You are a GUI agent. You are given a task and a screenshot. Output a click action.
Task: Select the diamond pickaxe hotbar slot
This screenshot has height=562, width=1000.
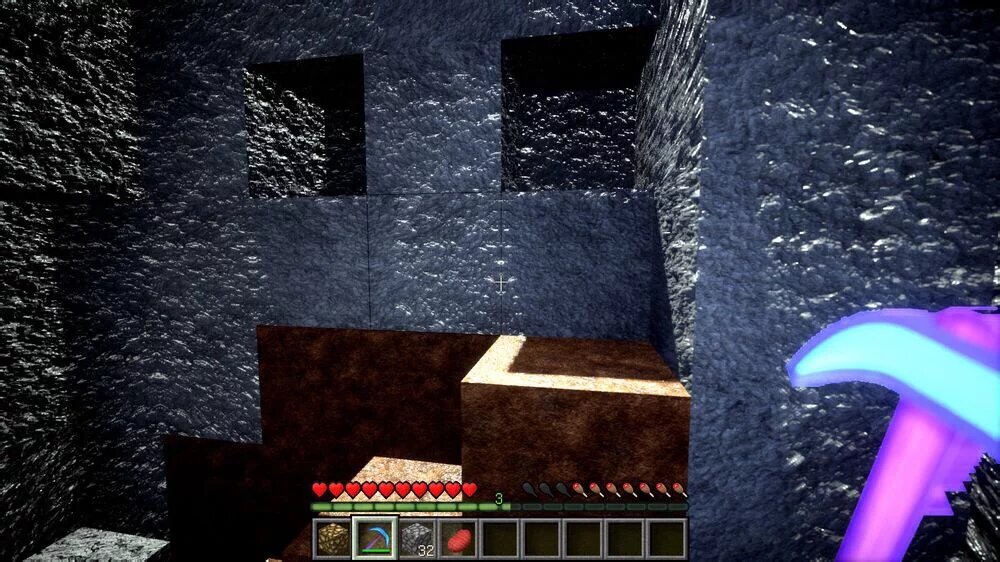click(375, 538)
